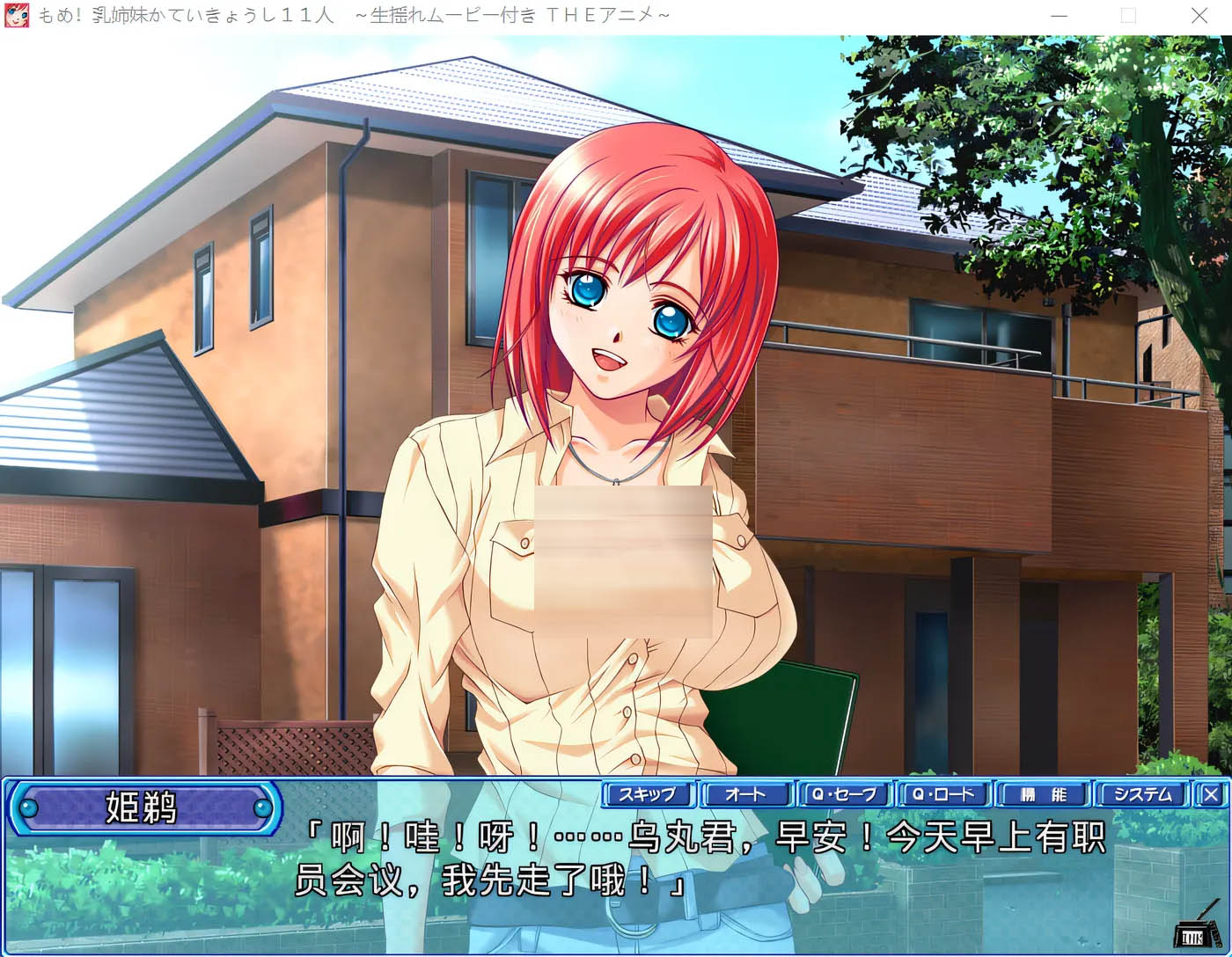Activate the スキップ (Skip) button

[649, 794]
